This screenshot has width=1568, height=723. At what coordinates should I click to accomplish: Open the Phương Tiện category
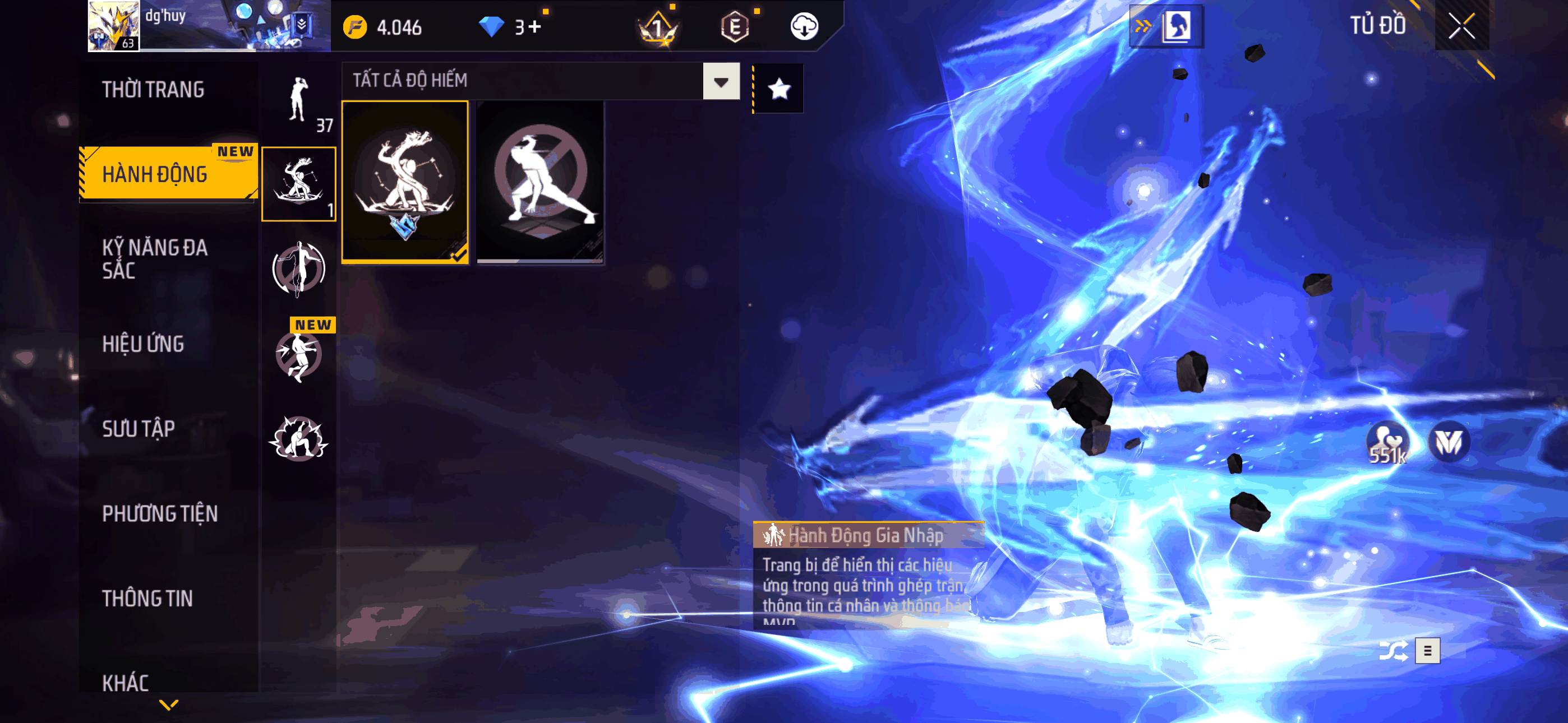159,513
